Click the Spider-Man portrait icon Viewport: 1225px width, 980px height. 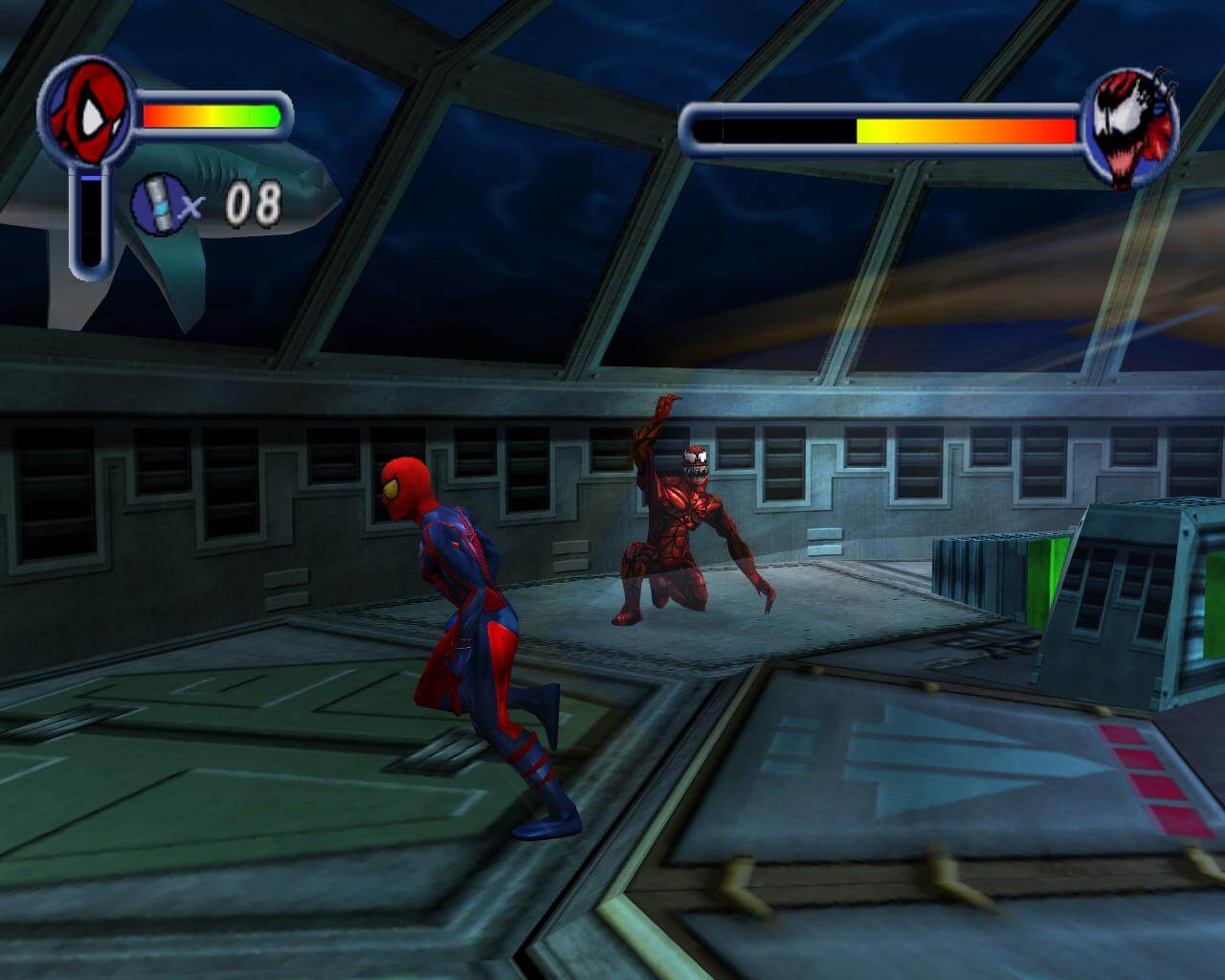[x=84, y=113]
